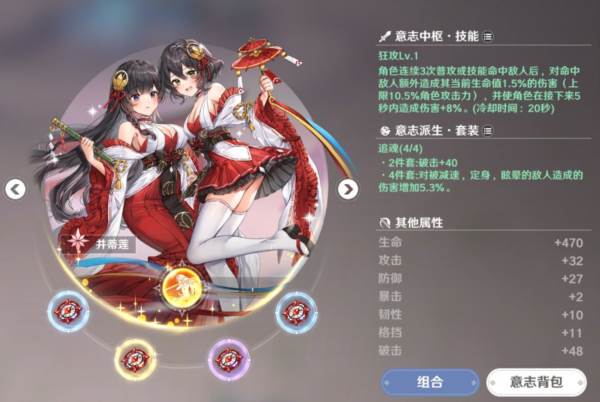The image size is (600, 402).
Task: Open details list beside 意志中枢·技能
Action: 488,36
